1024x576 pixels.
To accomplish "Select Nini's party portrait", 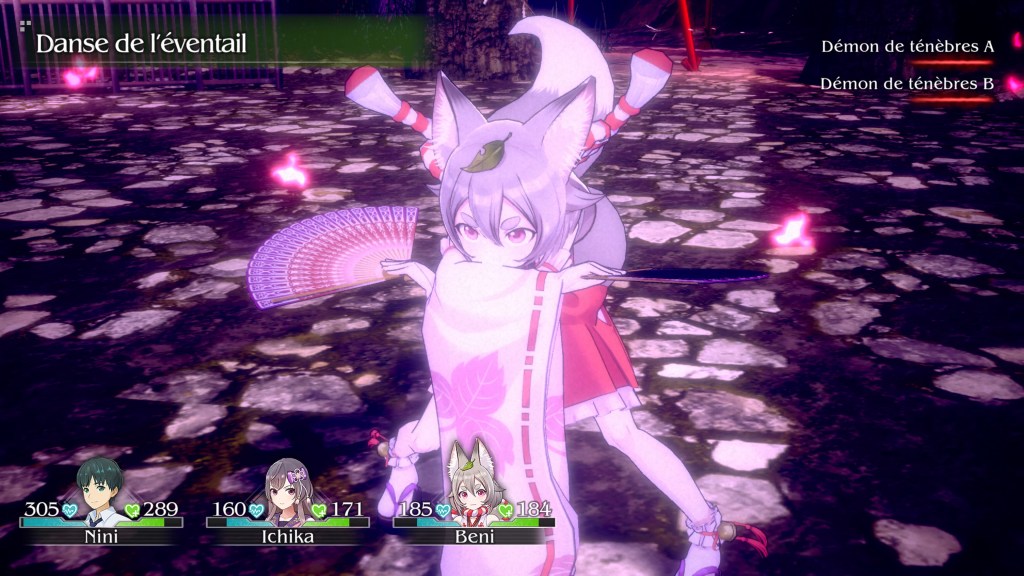I will click(x=101, y=489).
